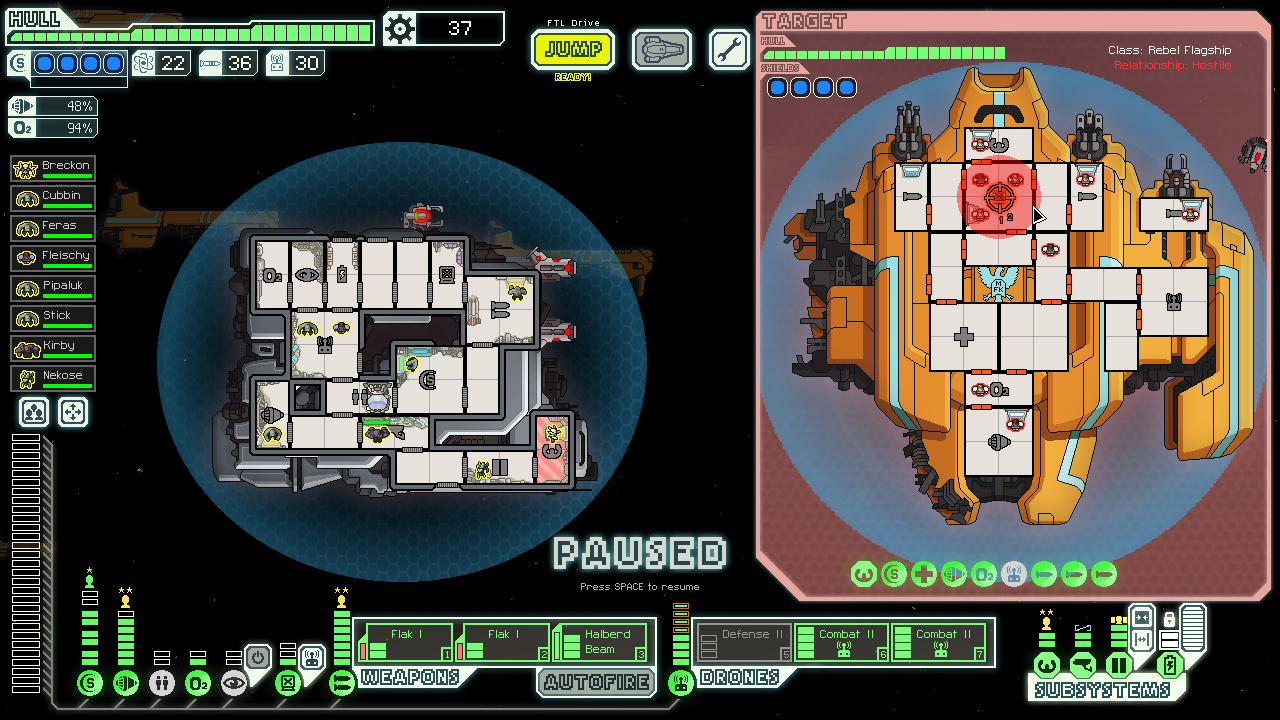Choose crew member Kirby from the list
Viewport: 1280px width, 720px height.
click(x=53, y=348)
